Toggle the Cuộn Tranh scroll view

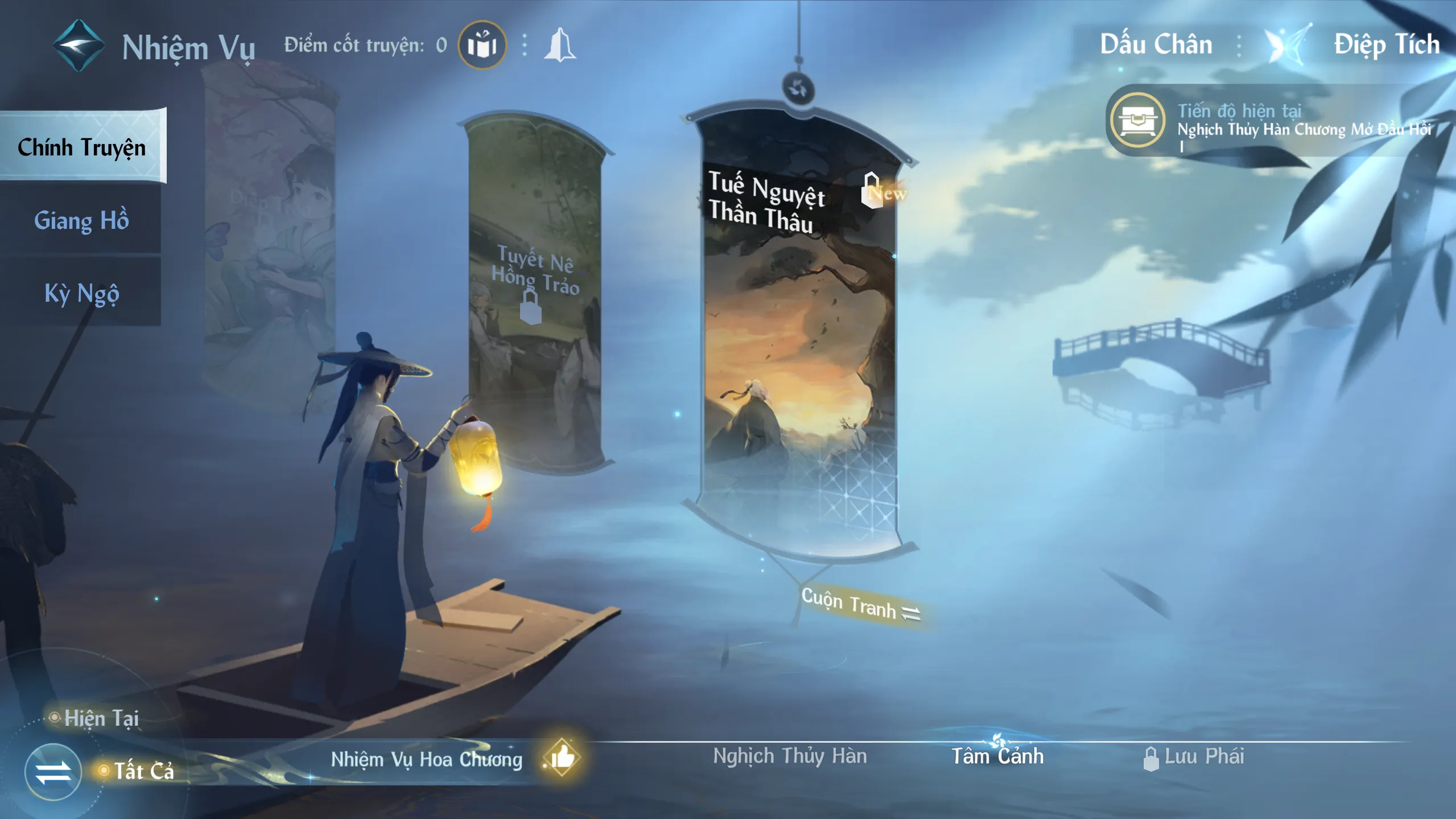[x=859, y=604]
